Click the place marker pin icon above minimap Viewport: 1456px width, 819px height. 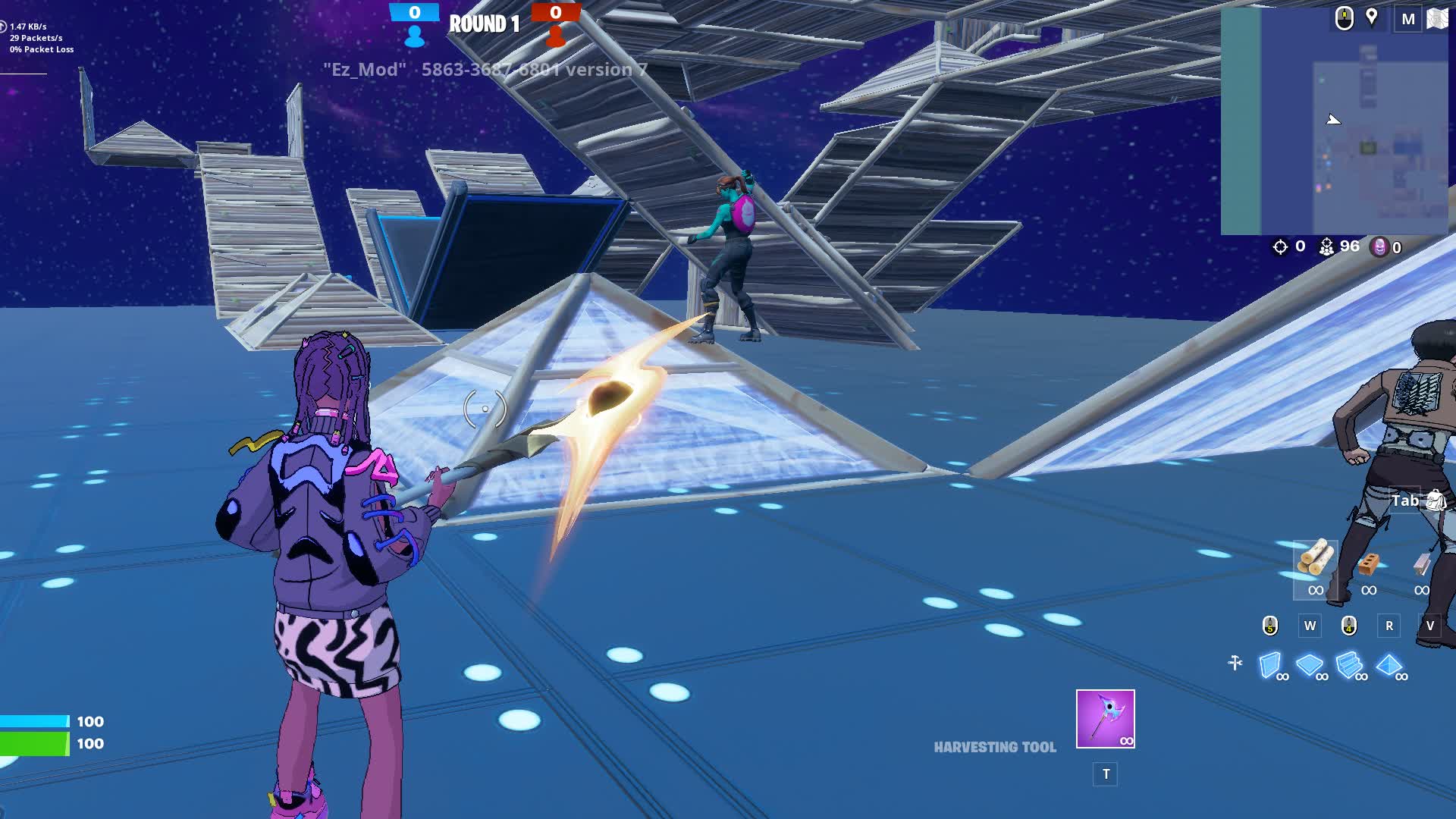tap(1371, 17)
